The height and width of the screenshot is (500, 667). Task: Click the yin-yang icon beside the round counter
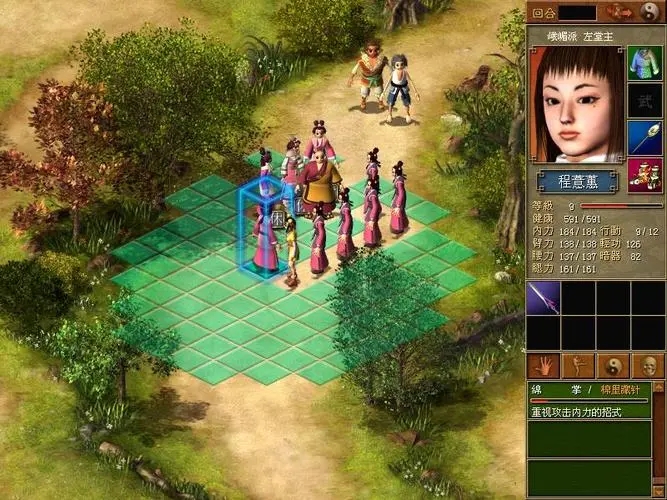coord(650,12)
